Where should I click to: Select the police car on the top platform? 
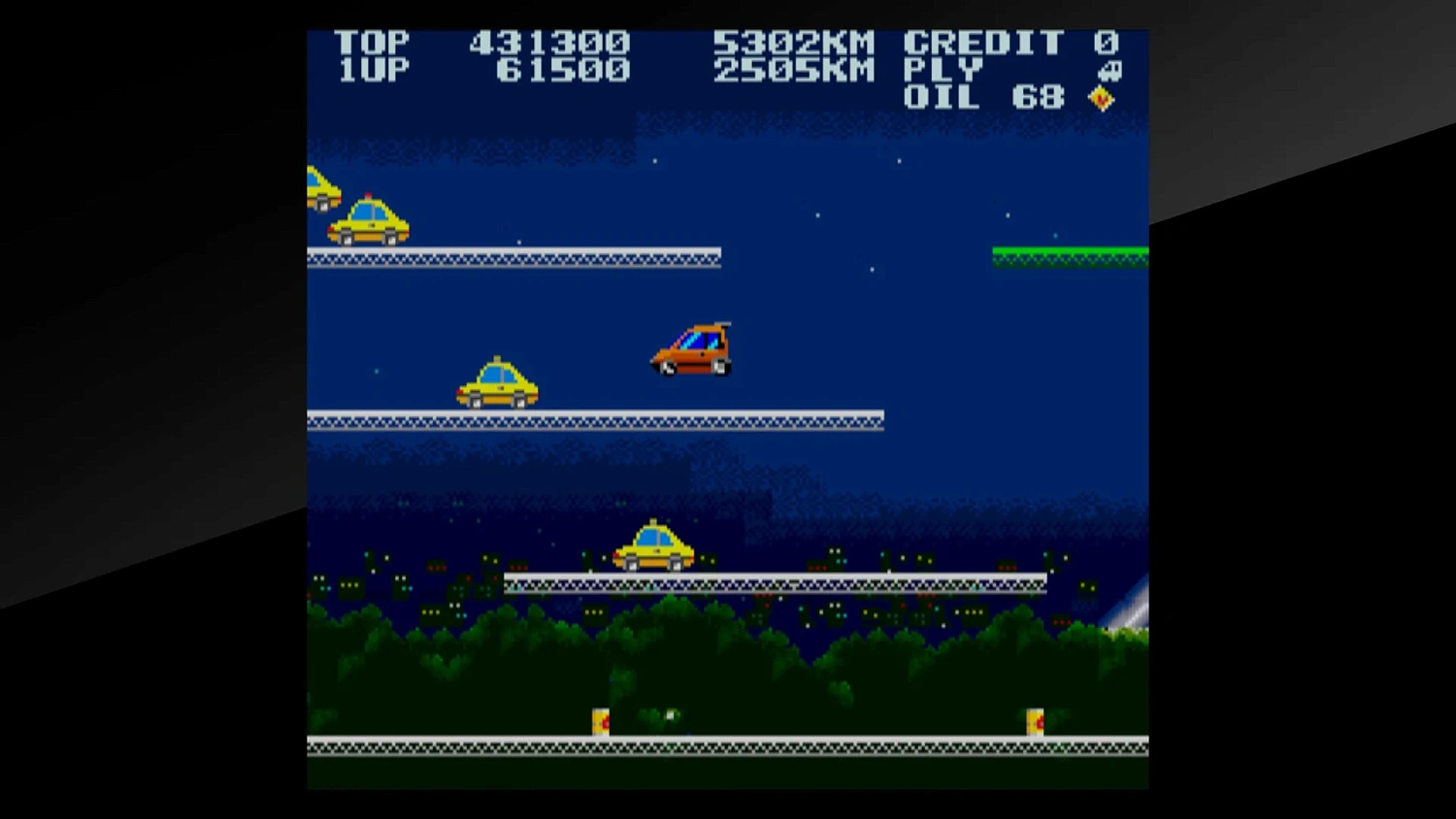coord(367,220)
